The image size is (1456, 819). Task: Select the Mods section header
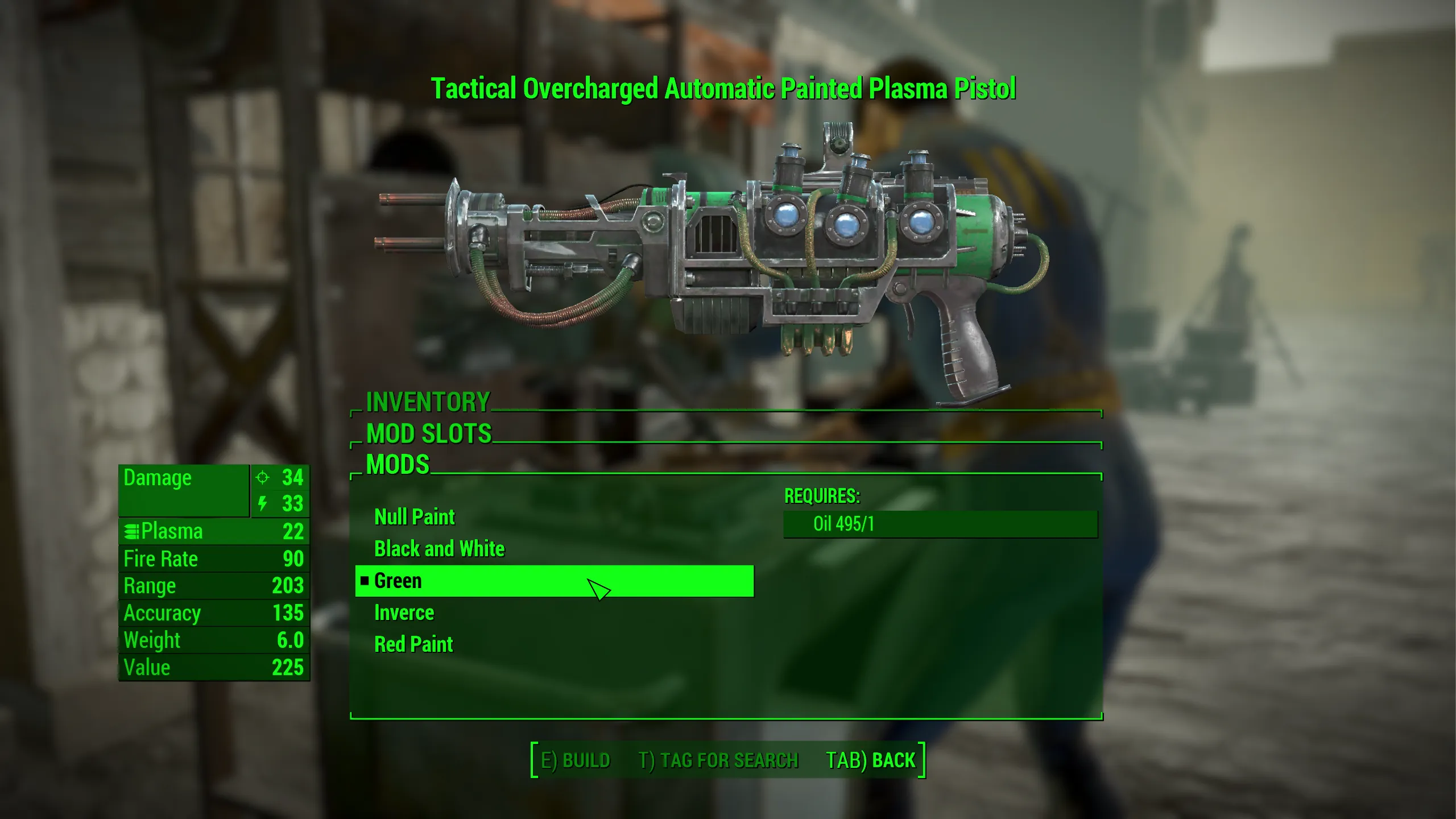point(398,465)
